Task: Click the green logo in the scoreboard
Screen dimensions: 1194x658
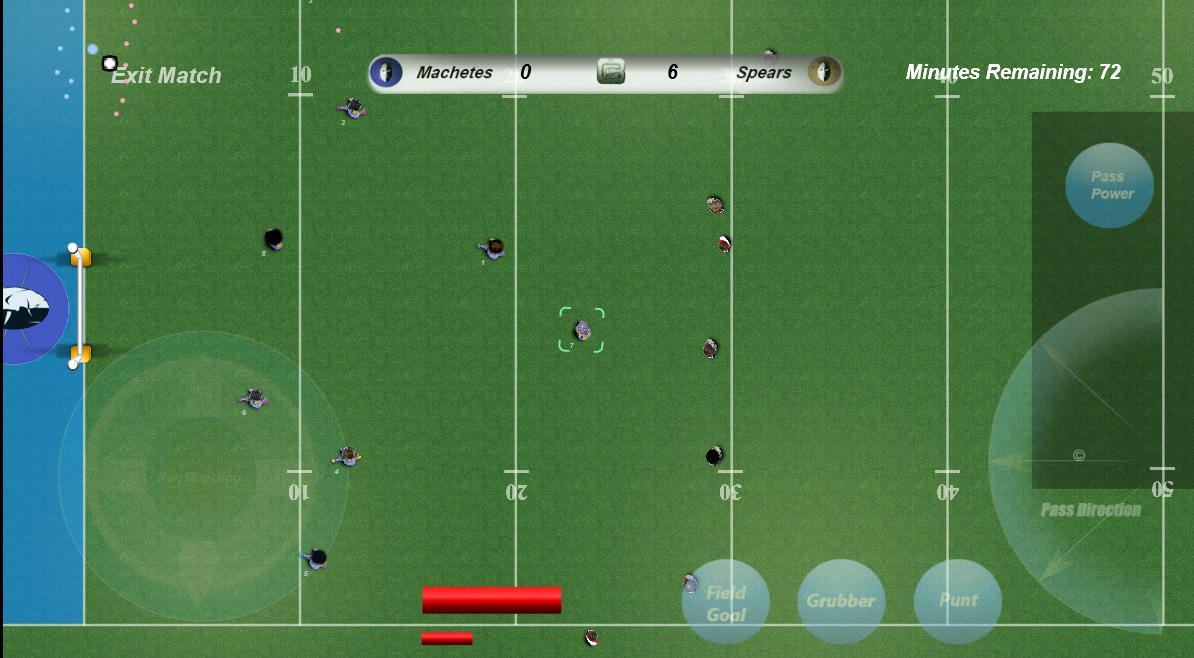Action: point(611,72)
